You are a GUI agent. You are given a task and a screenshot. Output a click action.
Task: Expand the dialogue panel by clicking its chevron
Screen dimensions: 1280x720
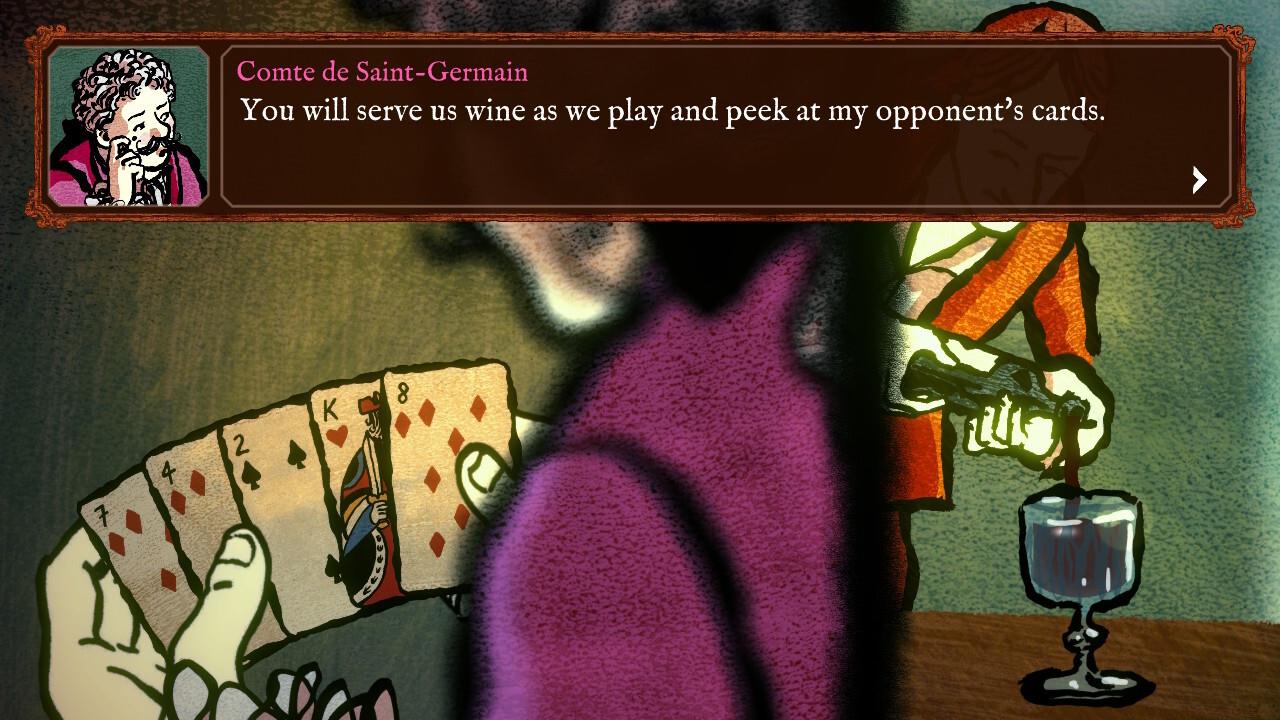pos(1198,180)
